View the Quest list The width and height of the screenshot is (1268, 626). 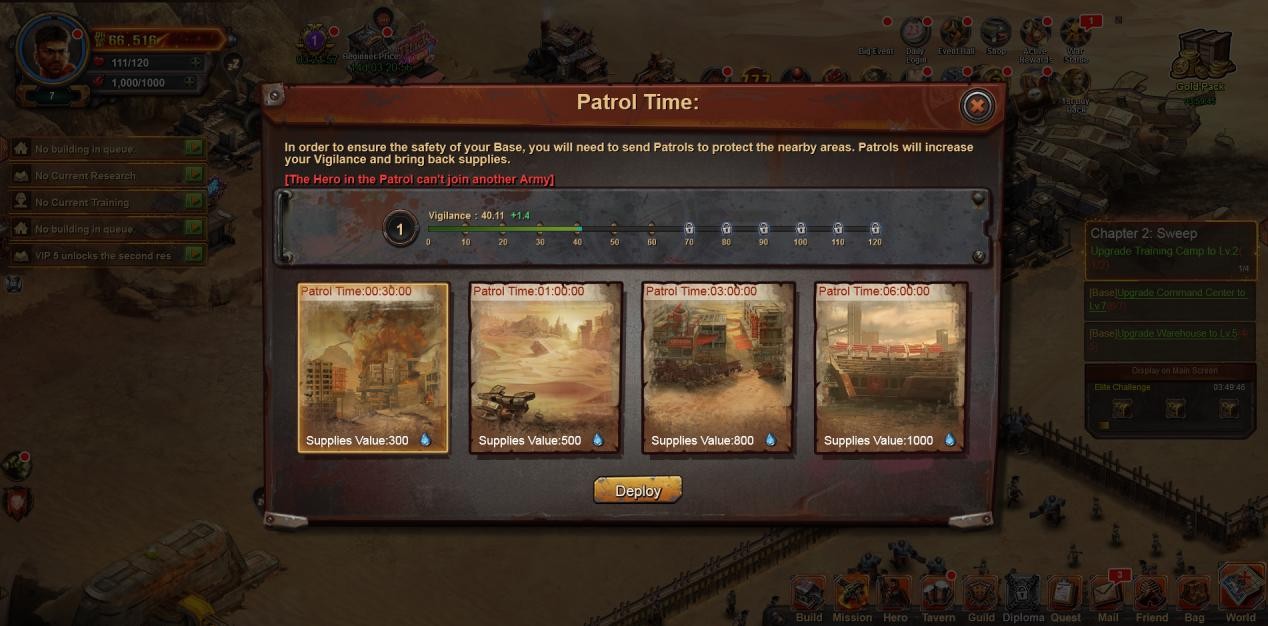[1066, 596]
